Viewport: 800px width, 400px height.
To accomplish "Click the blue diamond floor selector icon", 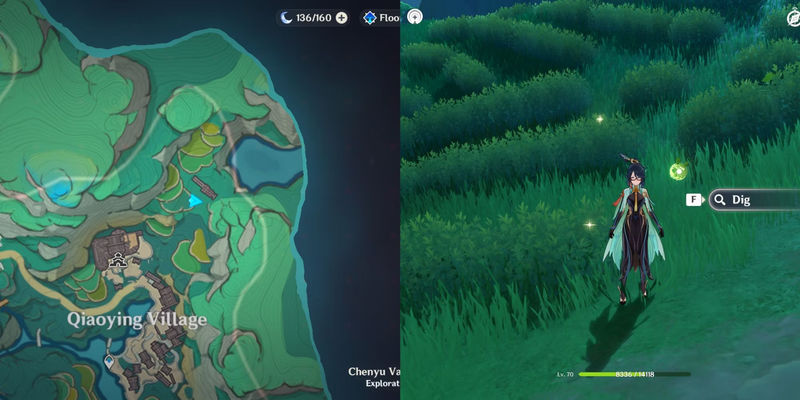I will click(371, 18).
